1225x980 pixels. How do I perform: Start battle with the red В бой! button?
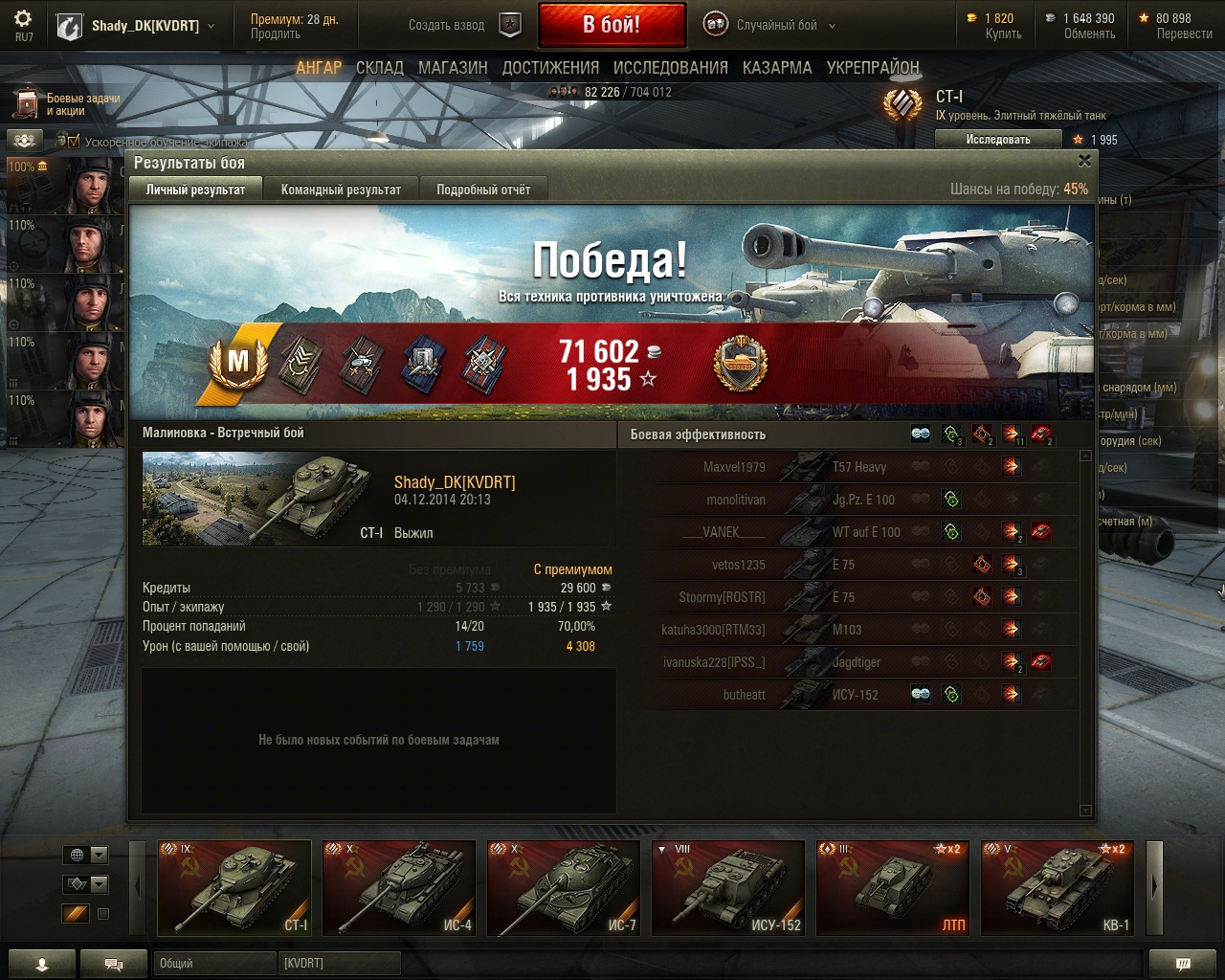pos(612,25)
